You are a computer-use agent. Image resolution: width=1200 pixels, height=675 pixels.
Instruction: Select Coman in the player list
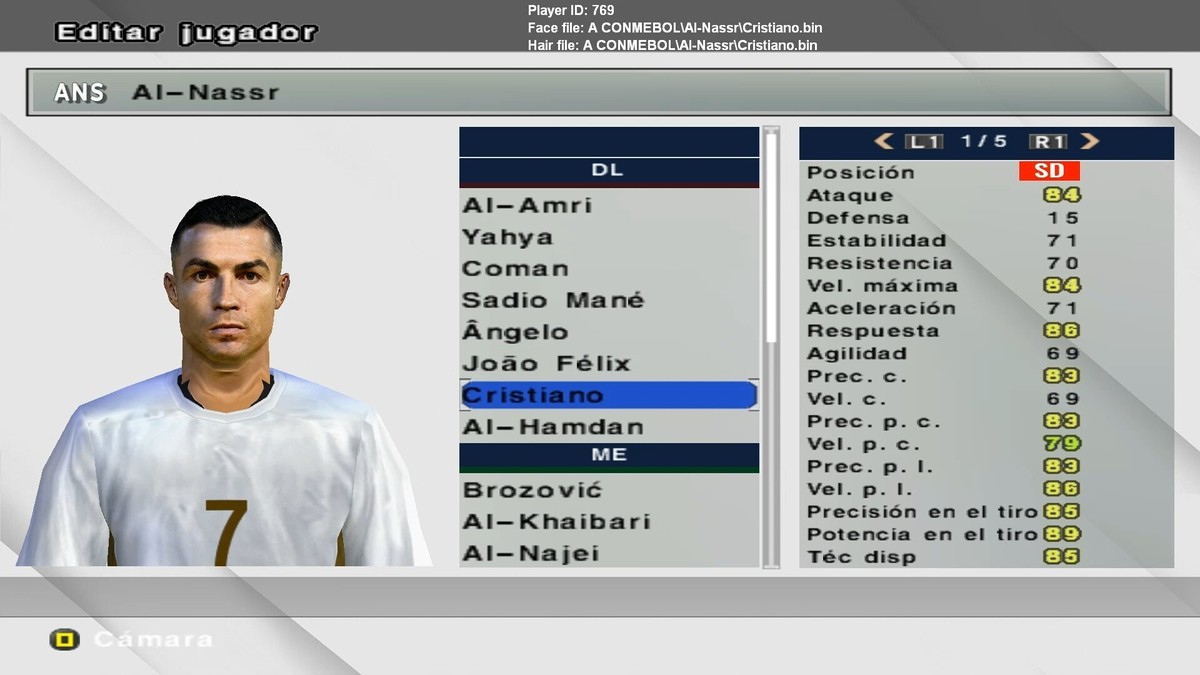[515, 269]
